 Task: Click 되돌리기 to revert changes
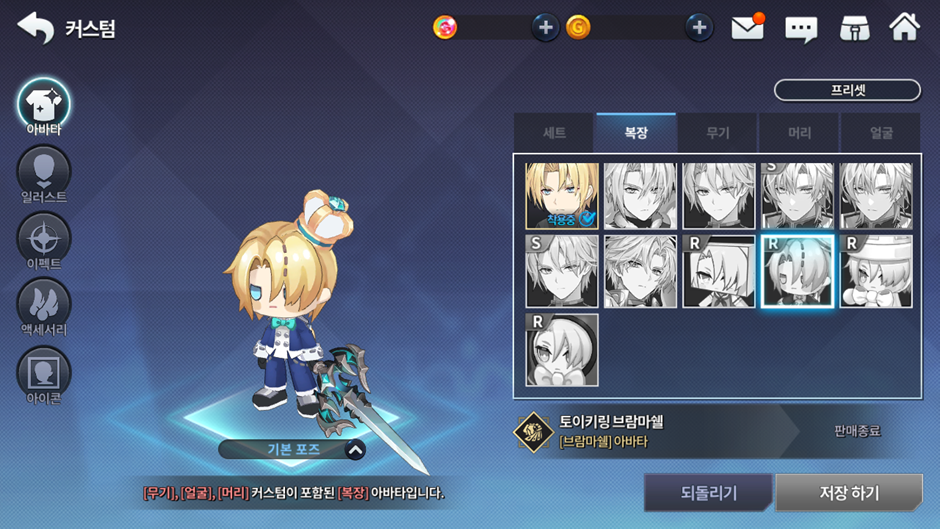pos(708,493)
